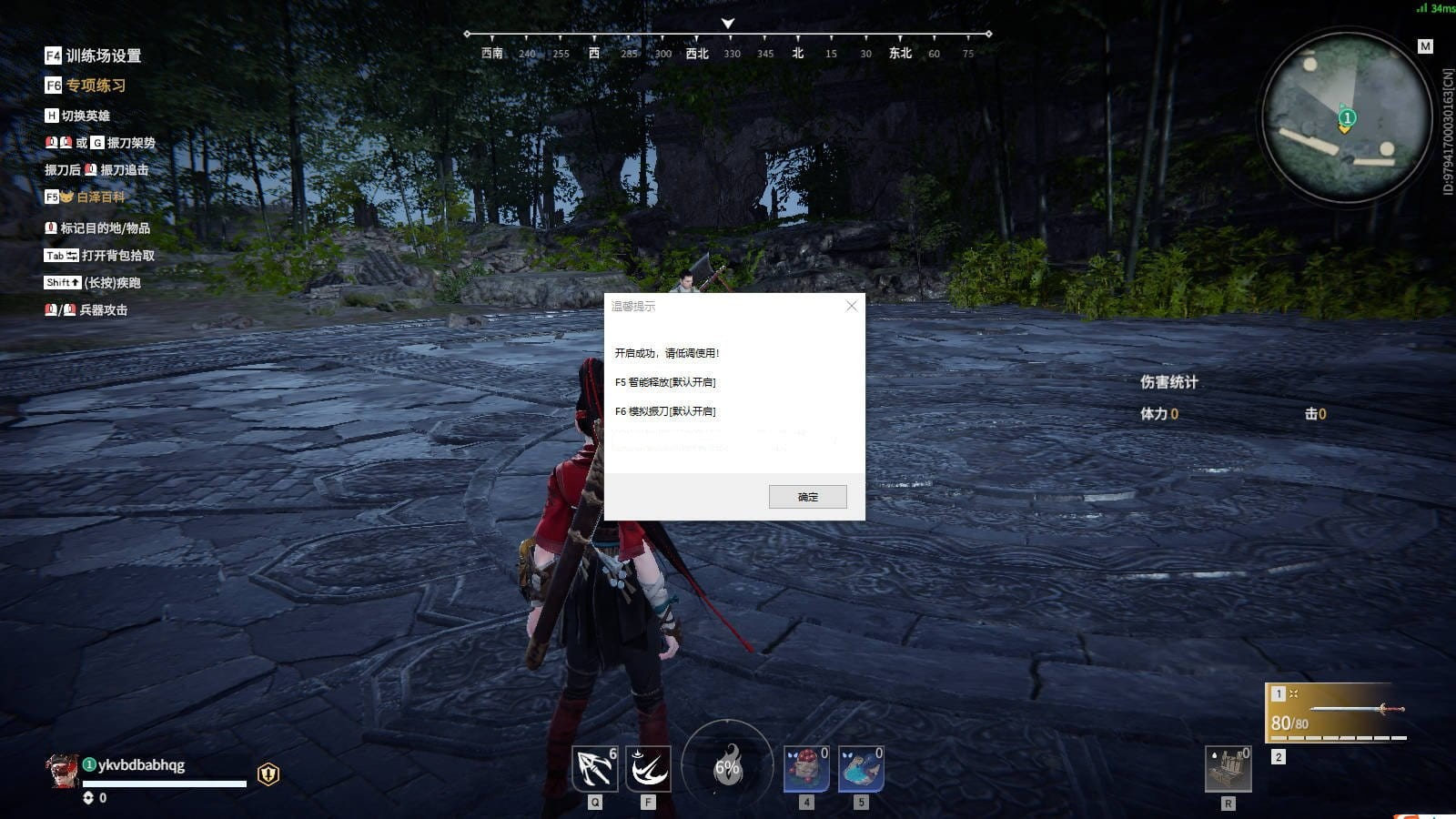The width and height of the screenshot is (1456, 819).
Task: Open the circular minimap
Action: [x=1346, y=117]
